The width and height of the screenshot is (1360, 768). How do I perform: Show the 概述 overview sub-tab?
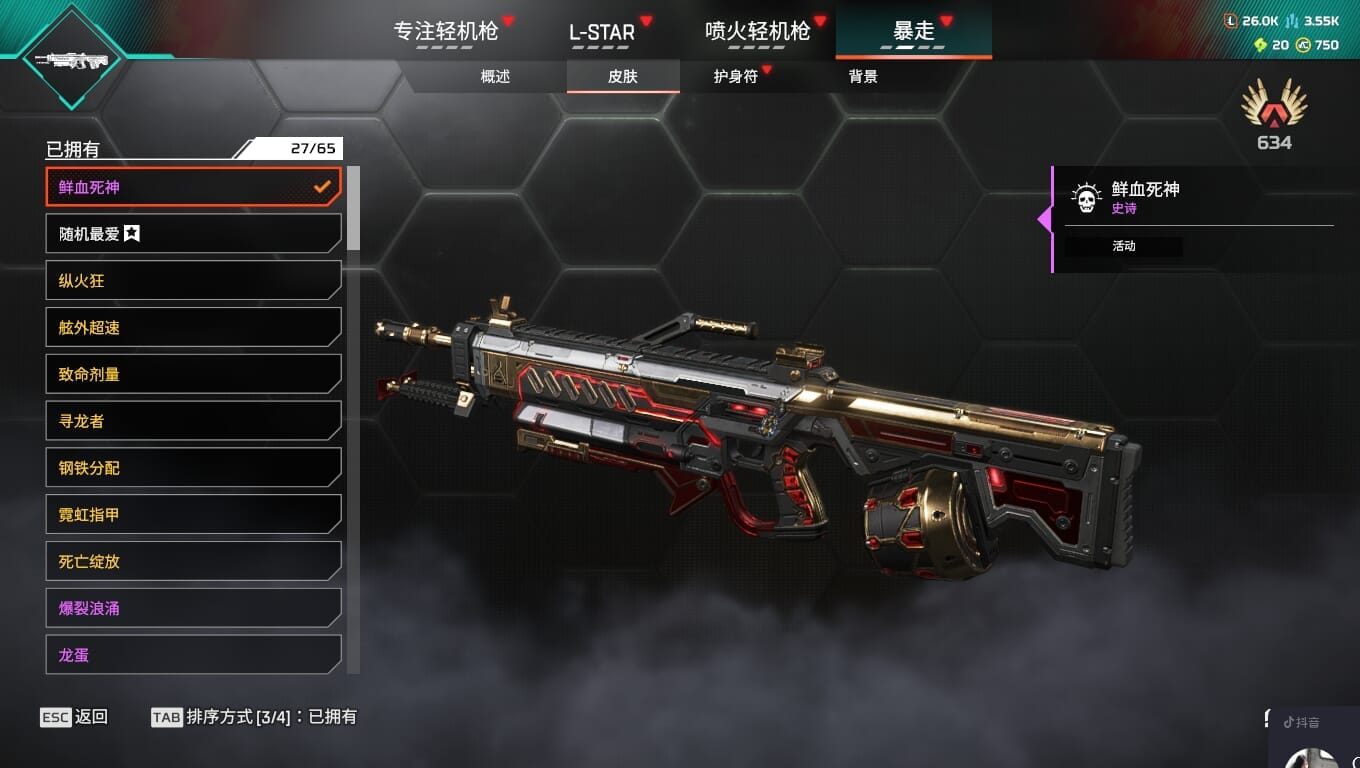pyautogui.click(x=495, y=77)
